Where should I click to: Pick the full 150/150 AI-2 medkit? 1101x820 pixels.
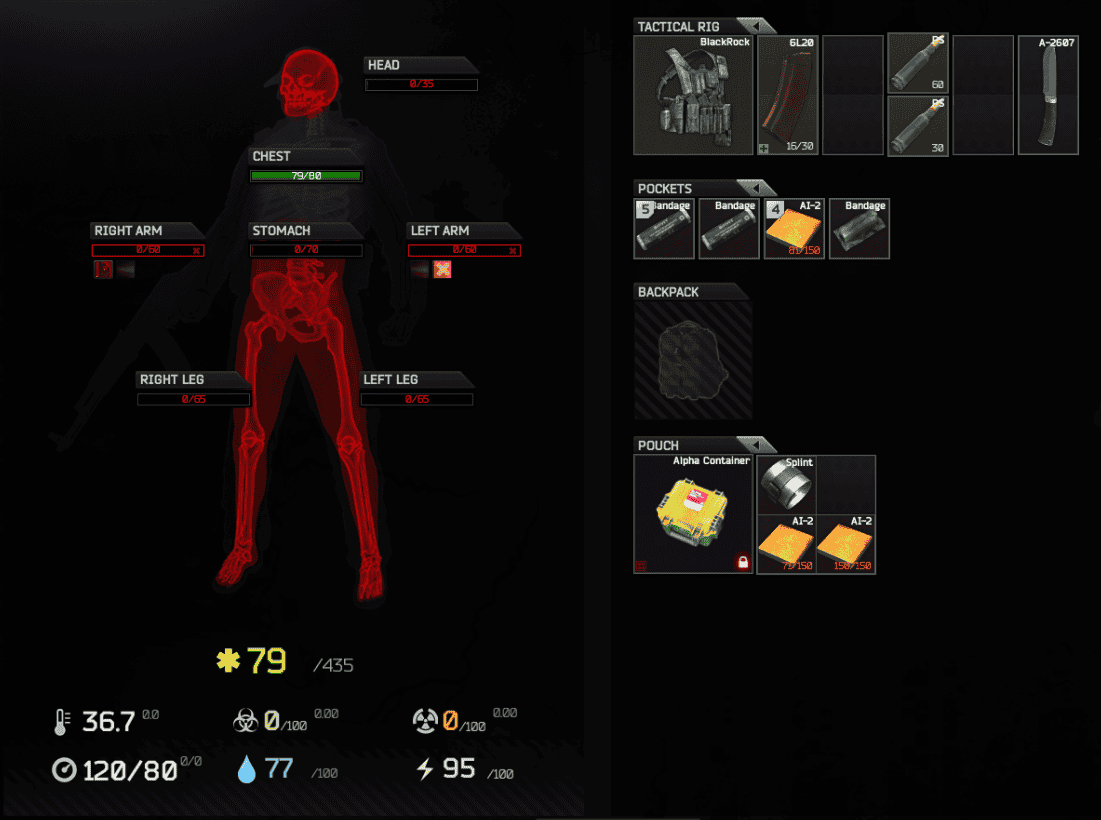[x=846, y=545]
